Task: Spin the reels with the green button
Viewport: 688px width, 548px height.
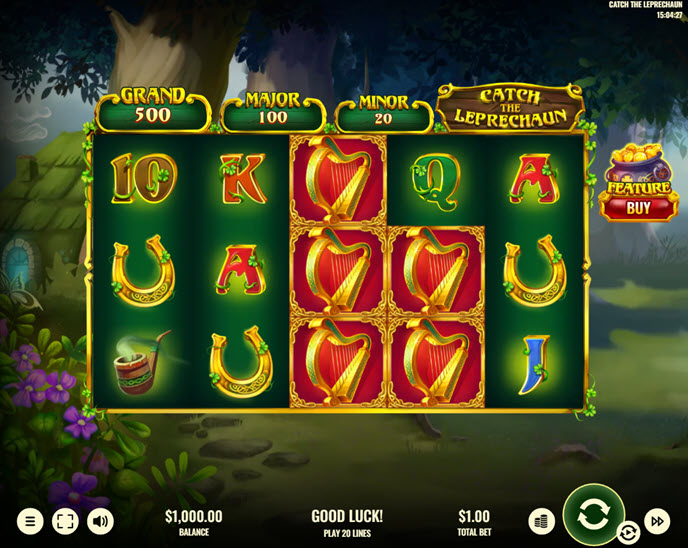Action: 593,515
